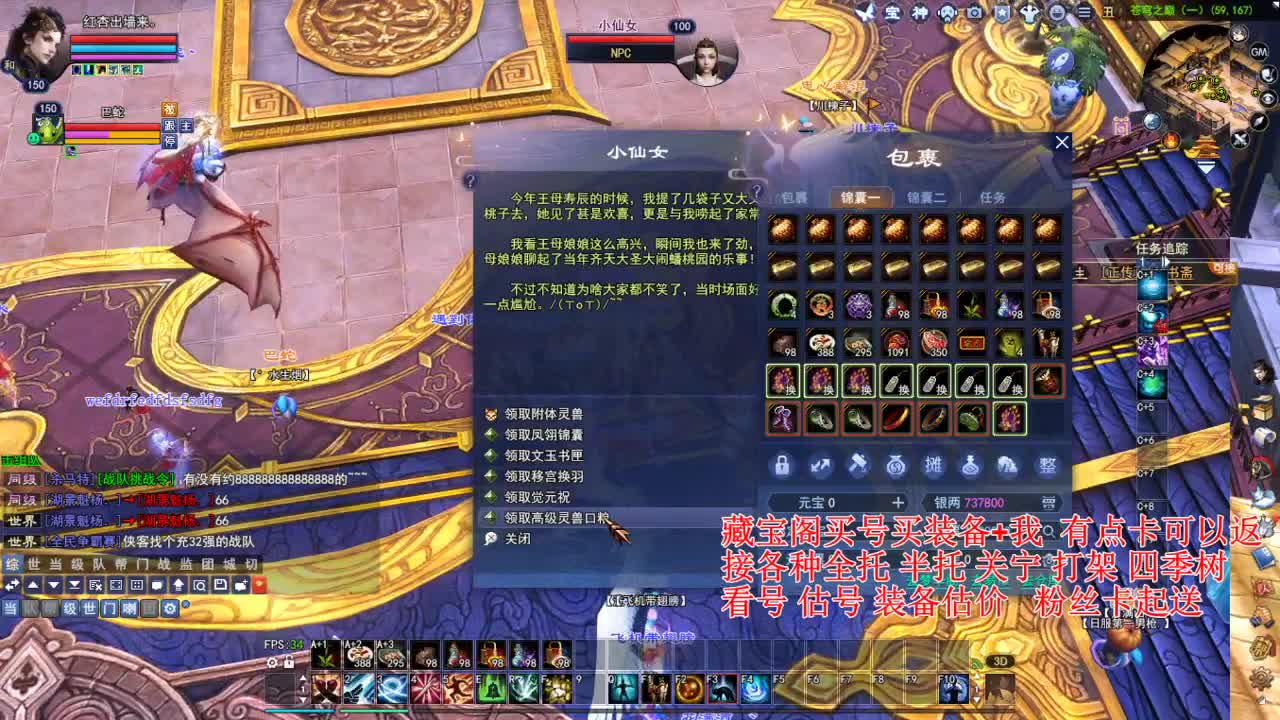The image size is (1280, 720).
Task: Open the 宝 treasure icon on the top bar
Action: click(892, 12)
